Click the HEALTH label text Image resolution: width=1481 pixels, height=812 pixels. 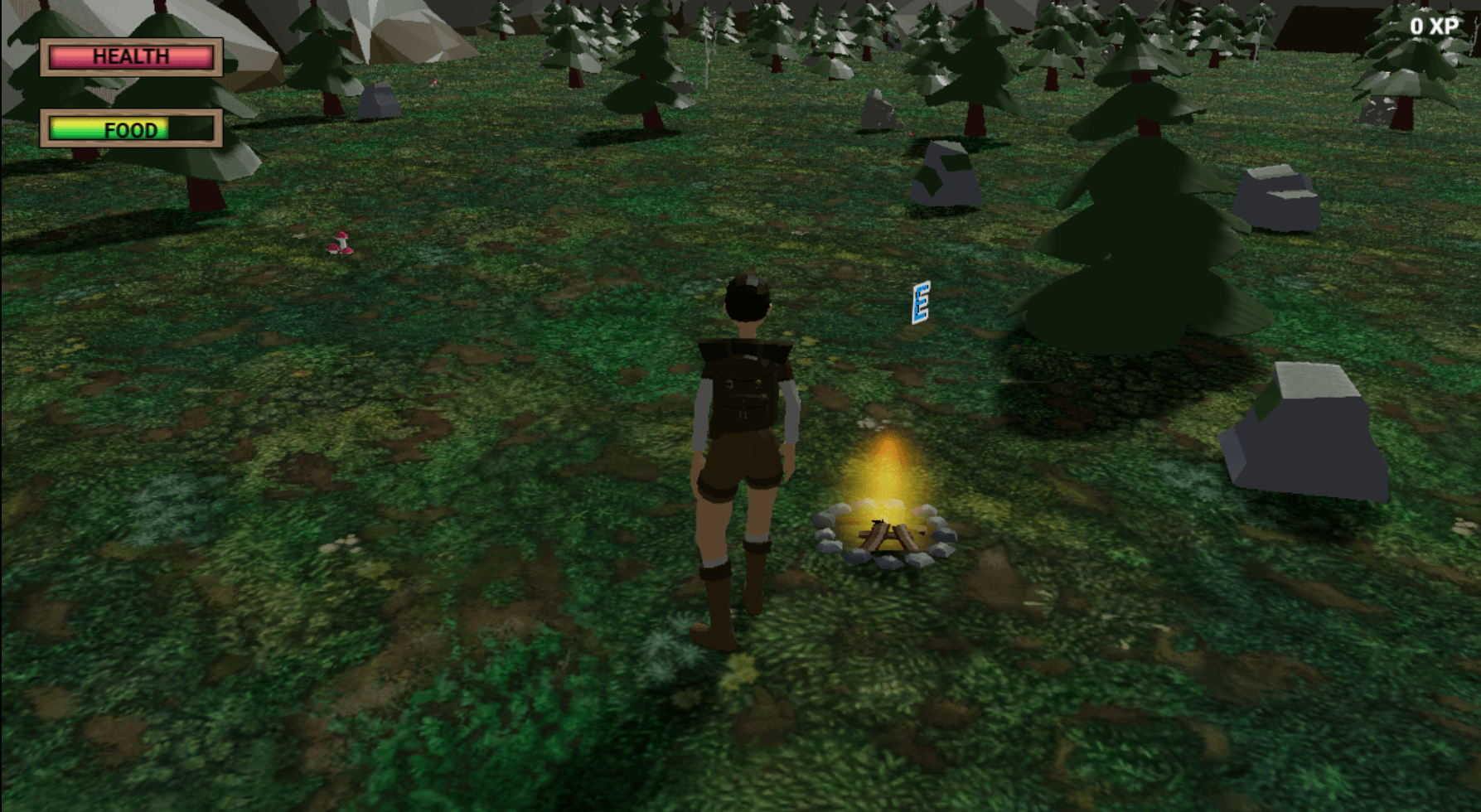pyautogui.click(x=133, y=56)
